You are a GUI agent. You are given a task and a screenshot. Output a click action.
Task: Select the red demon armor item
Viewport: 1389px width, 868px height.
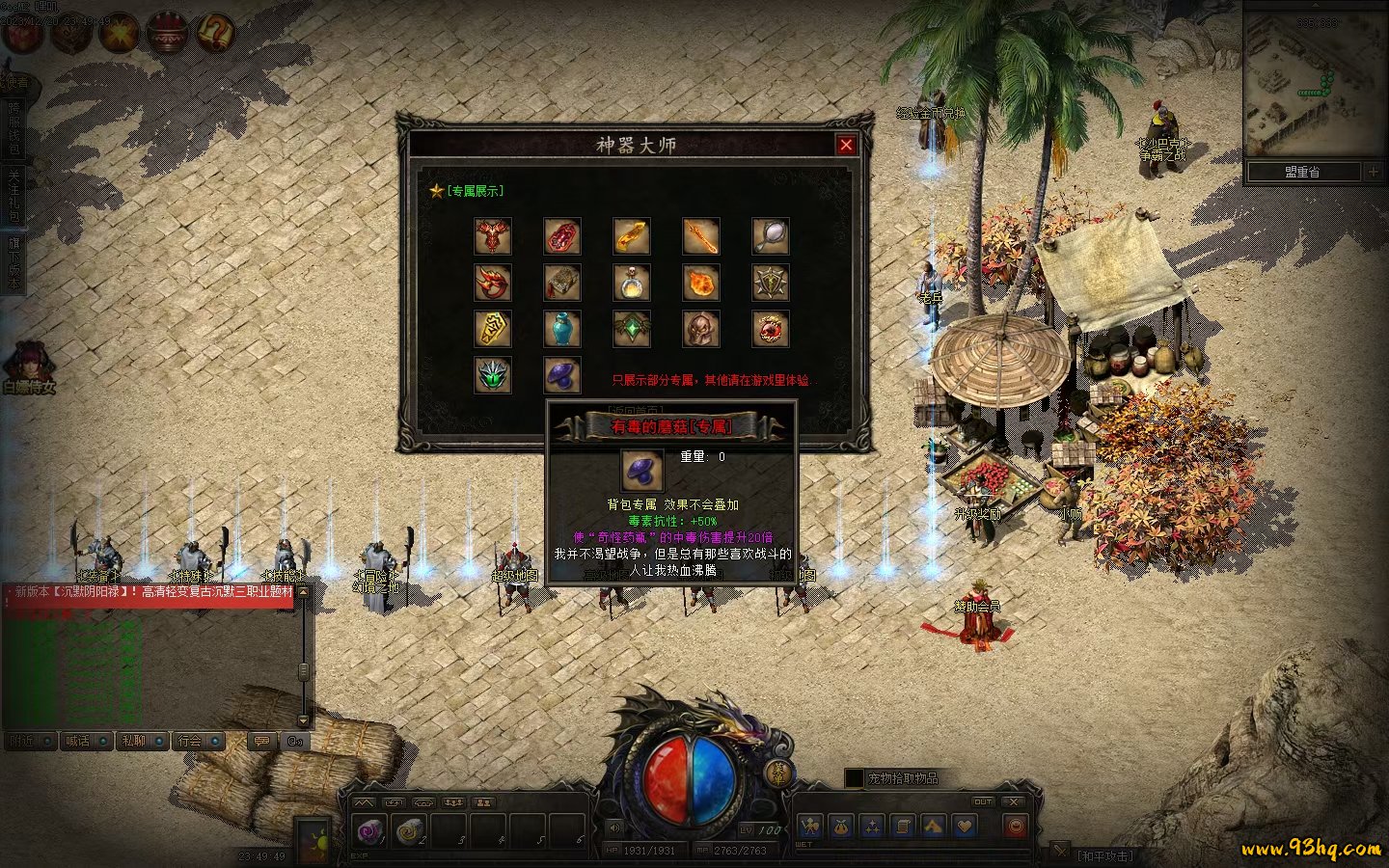pyautogui.click(x=492, y=235)
